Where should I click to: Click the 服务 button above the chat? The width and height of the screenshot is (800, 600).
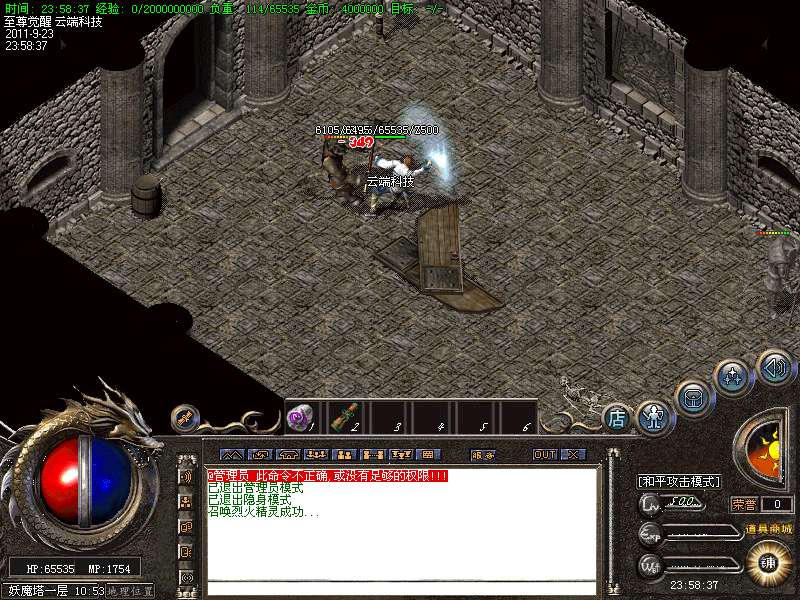pos(482,454)
